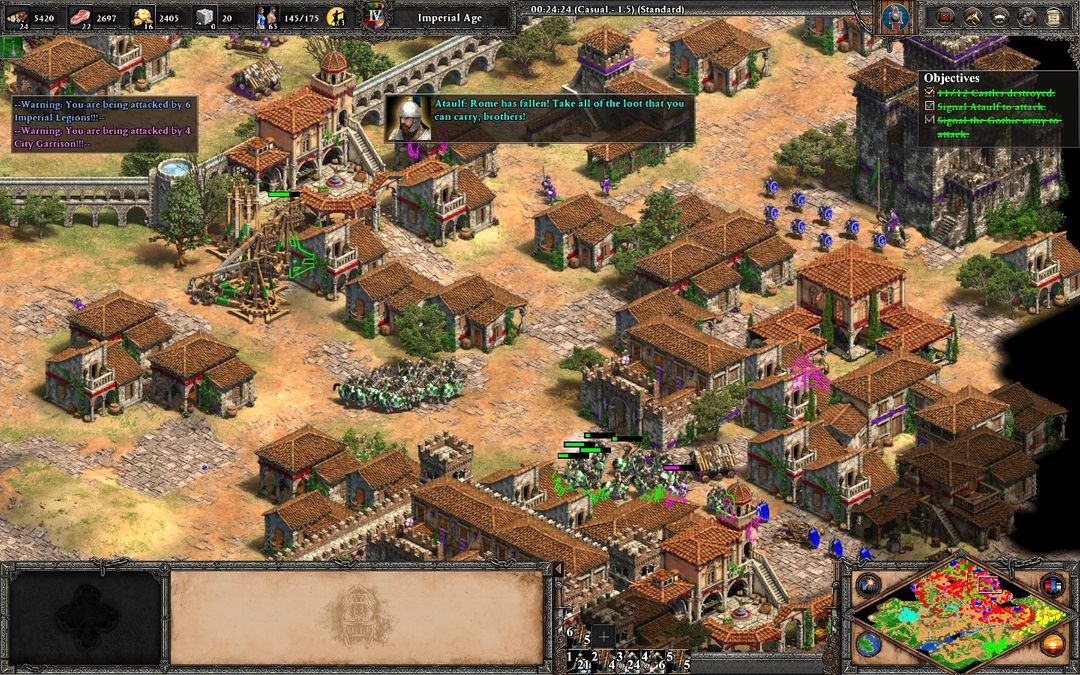Click the Imperial Age IV crest
The height and width of the screenshot is (675, 1080).
coord(375,18)
